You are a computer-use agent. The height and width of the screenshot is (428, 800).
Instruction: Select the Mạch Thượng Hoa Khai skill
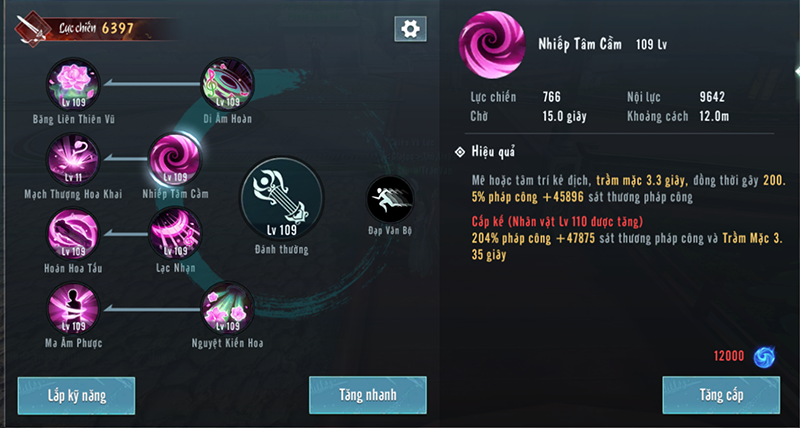73,160
